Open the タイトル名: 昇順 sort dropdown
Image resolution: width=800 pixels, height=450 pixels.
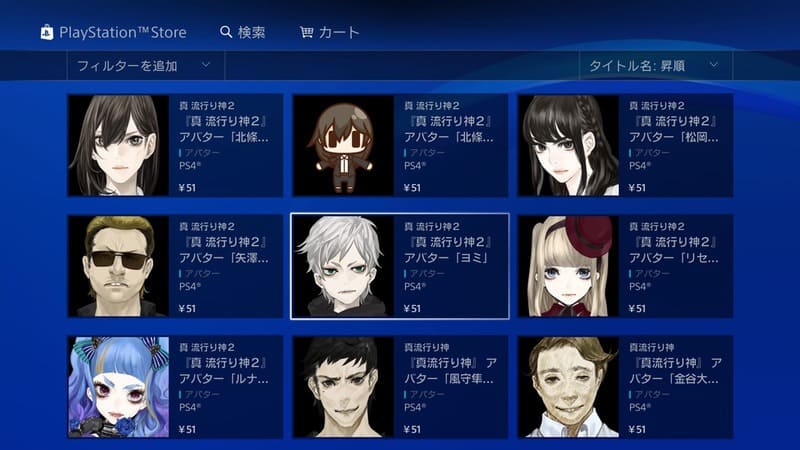click(x=654, y=66)
